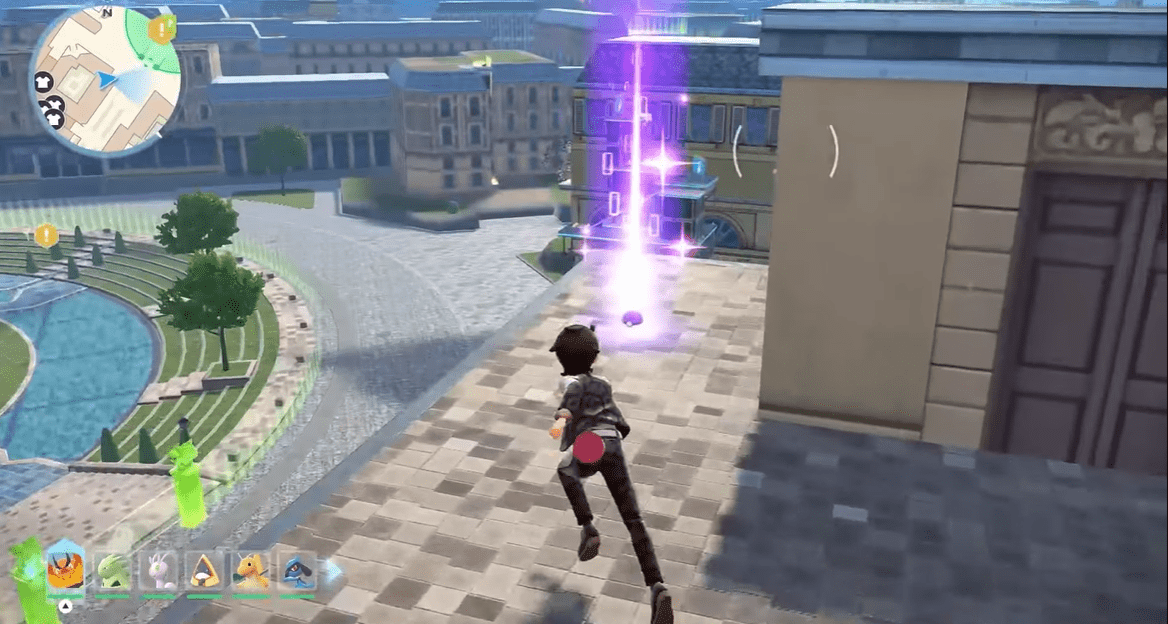This screenshot has height=624, width=1168.
Task: Select the orange exclamation marker on minimap
Action: point(160,29)
